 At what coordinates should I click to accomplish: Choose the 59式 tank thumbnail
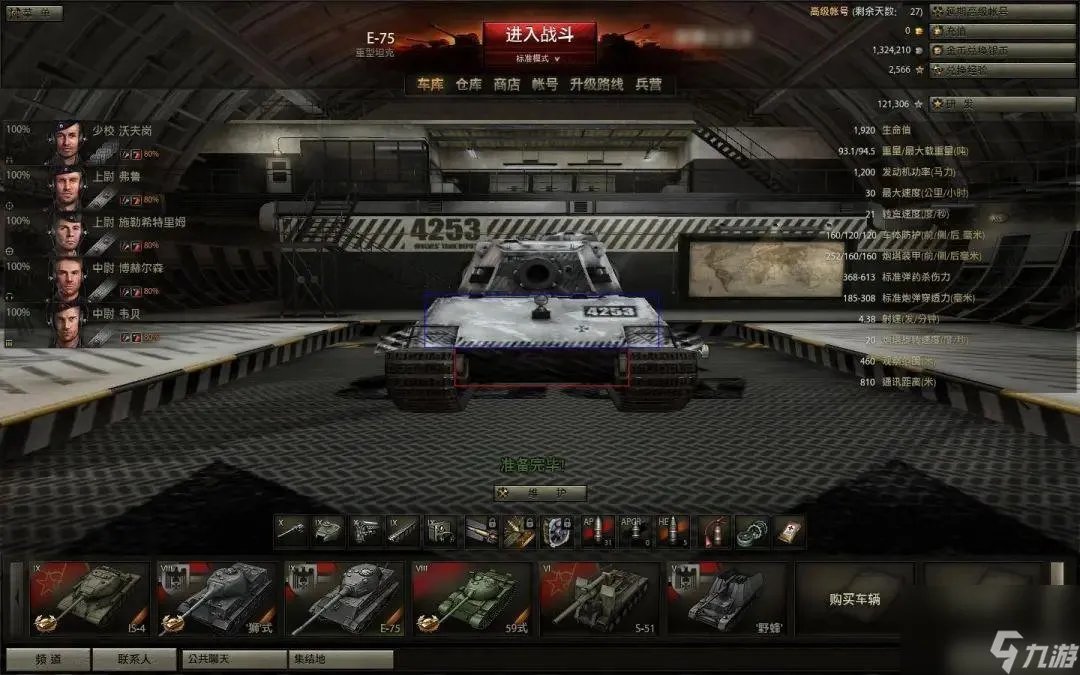pyautogui.click(x=472, y=598)
